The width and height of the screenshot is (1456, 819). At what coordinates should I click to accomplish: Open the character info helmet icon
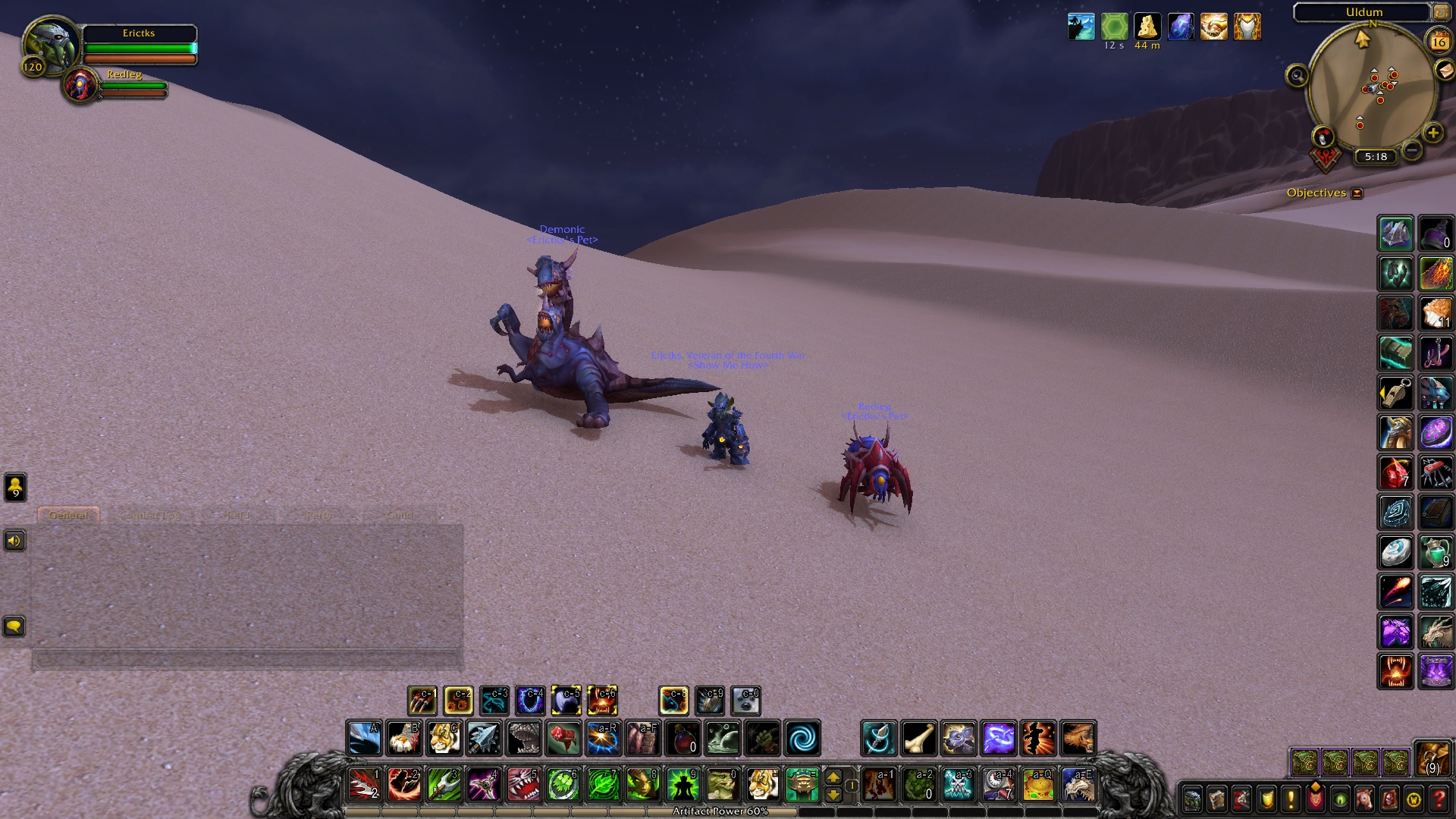[x=1192, y=798]
